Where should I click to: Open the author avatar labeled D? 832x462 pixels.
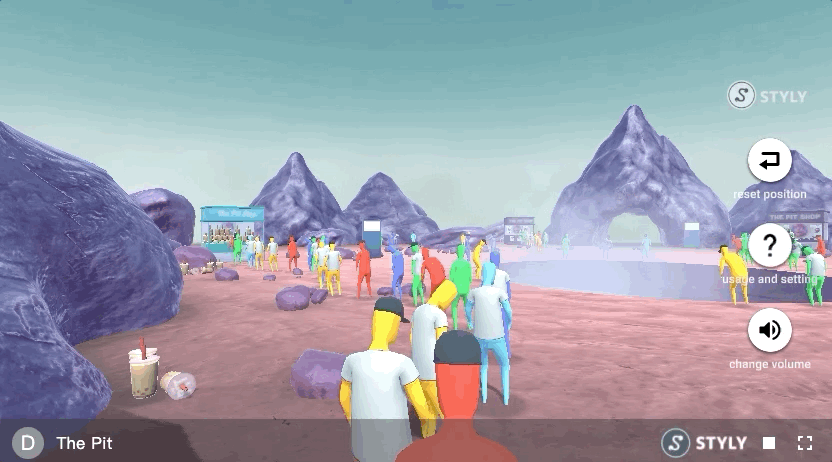click(27, 443)
